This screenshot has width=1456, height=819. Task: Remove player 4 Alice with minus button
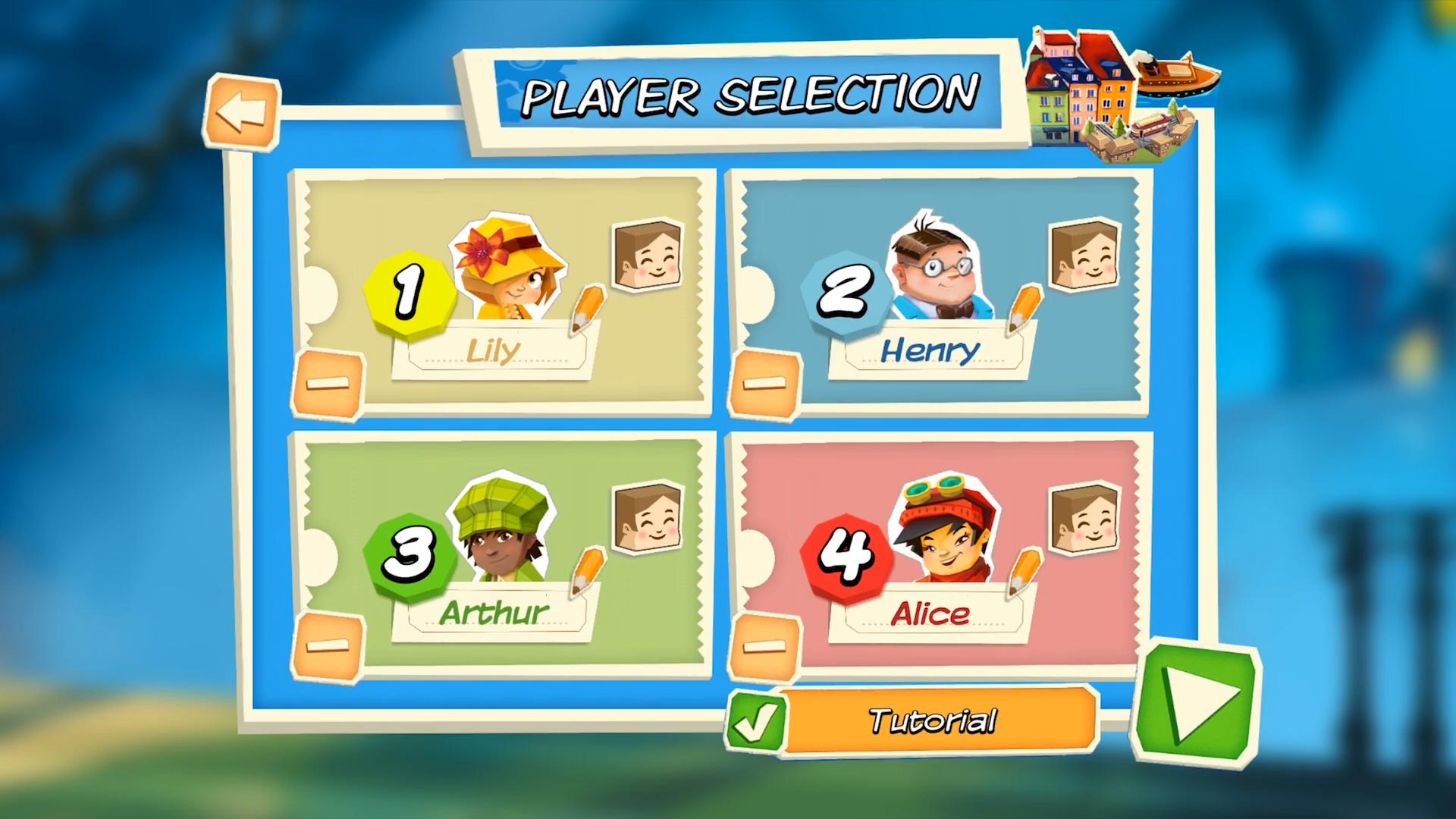coord(764,646)
